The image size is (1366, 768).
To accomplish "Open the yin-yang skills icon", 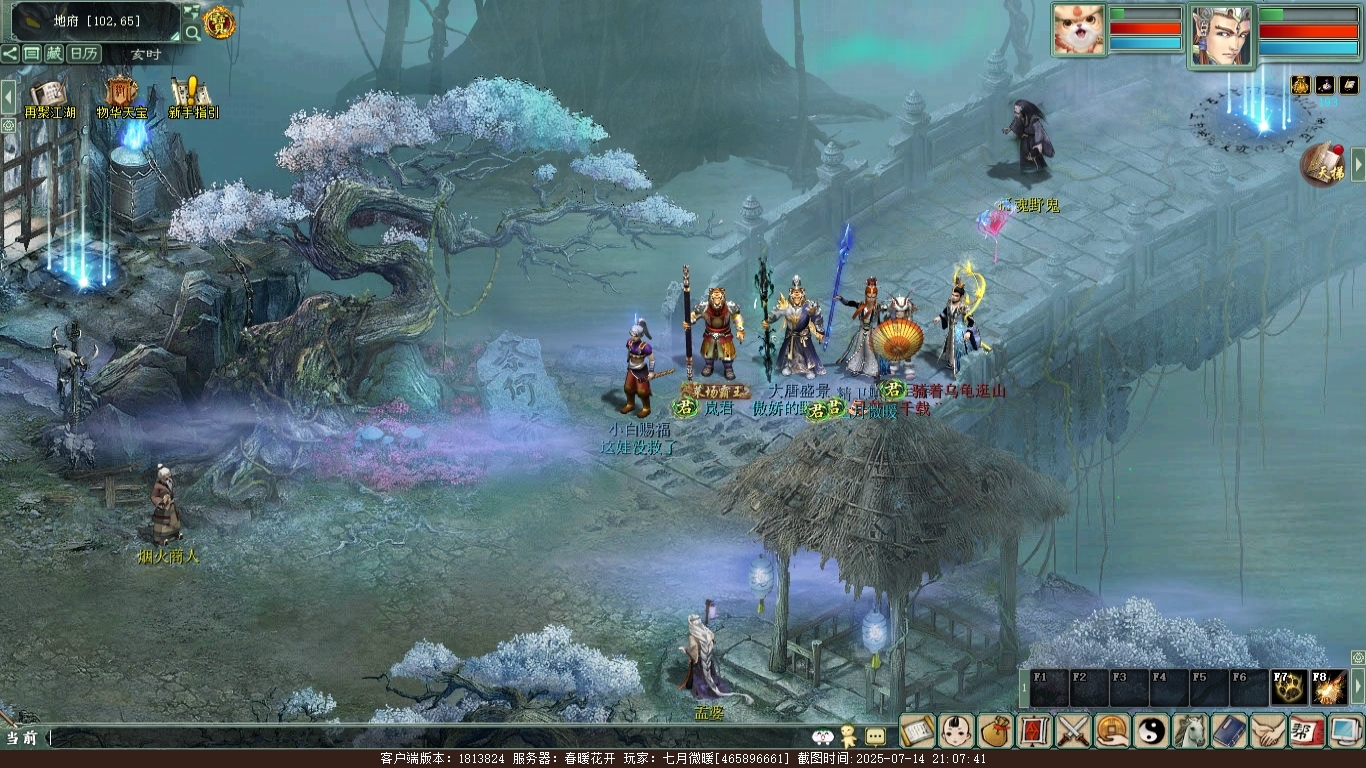I will coord(1151,731).
